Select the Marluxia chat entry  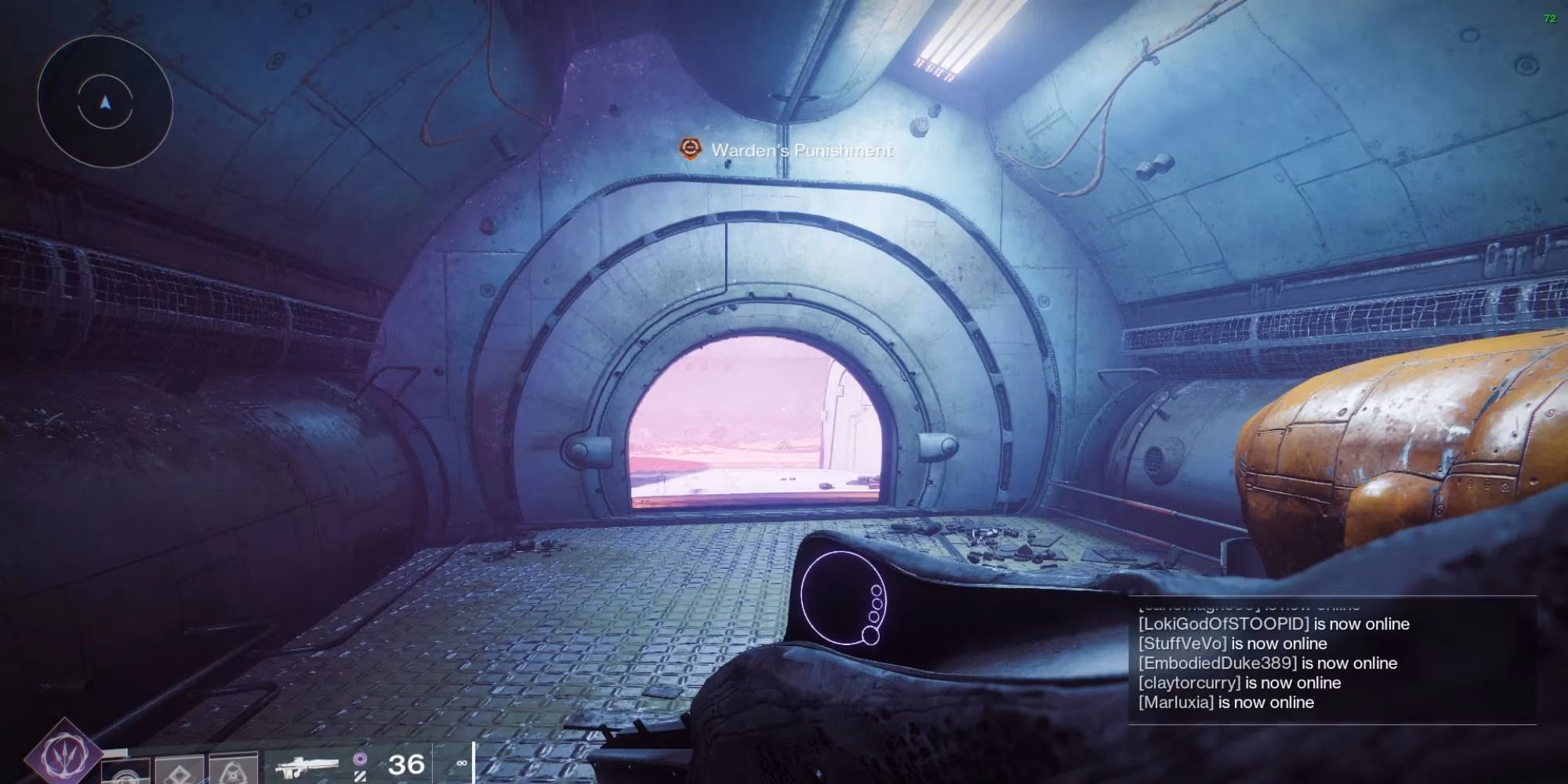[1176, 702]
